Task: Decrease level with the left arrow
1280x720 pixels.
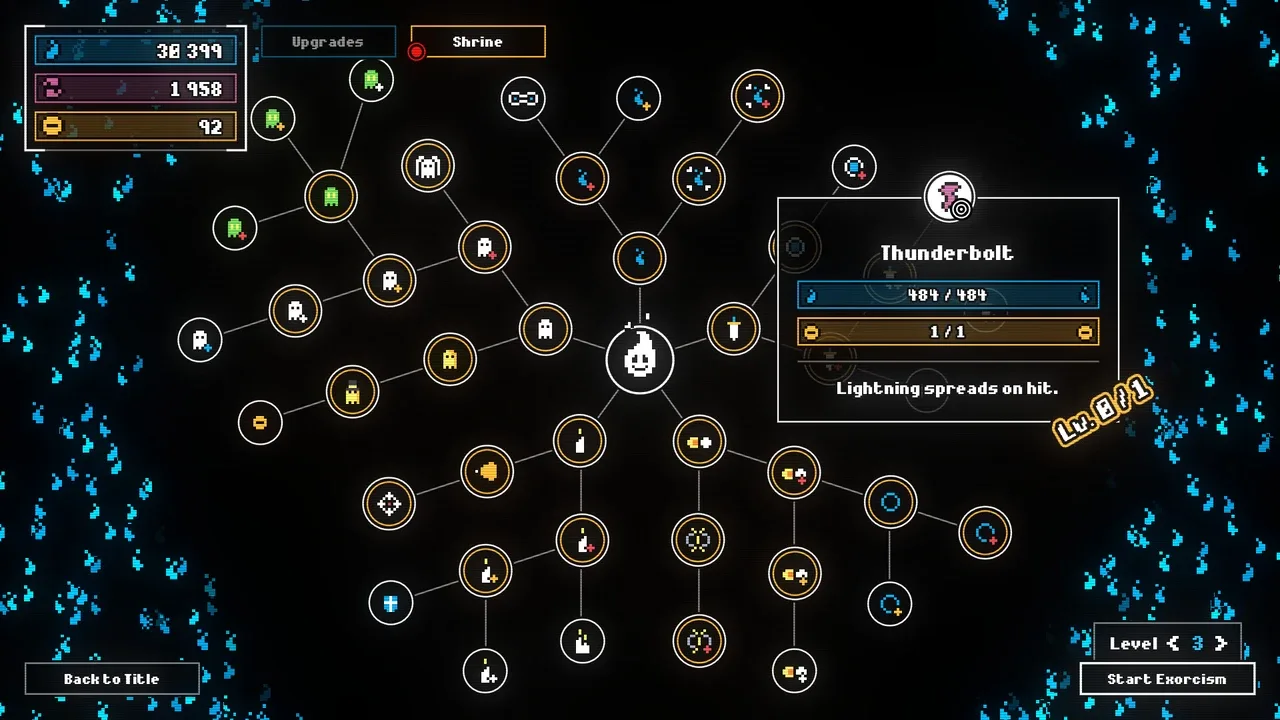Action: point(1174,644)
